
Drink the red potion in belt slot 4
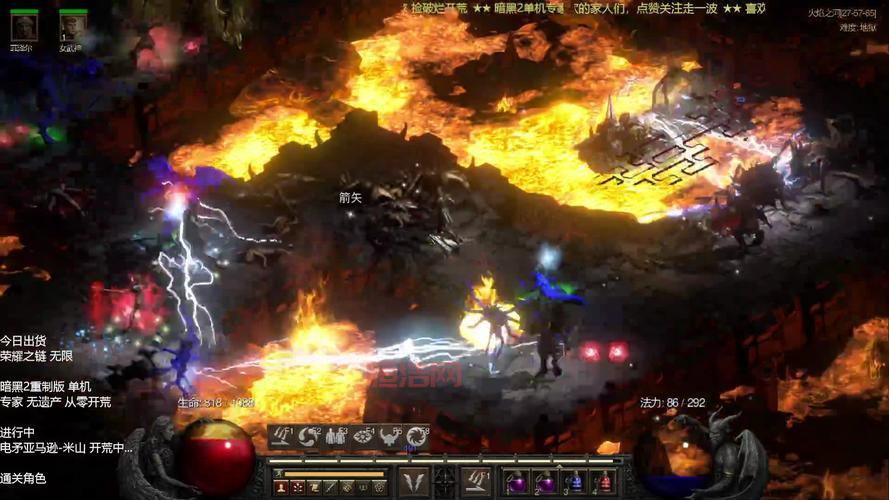(602, 483)
